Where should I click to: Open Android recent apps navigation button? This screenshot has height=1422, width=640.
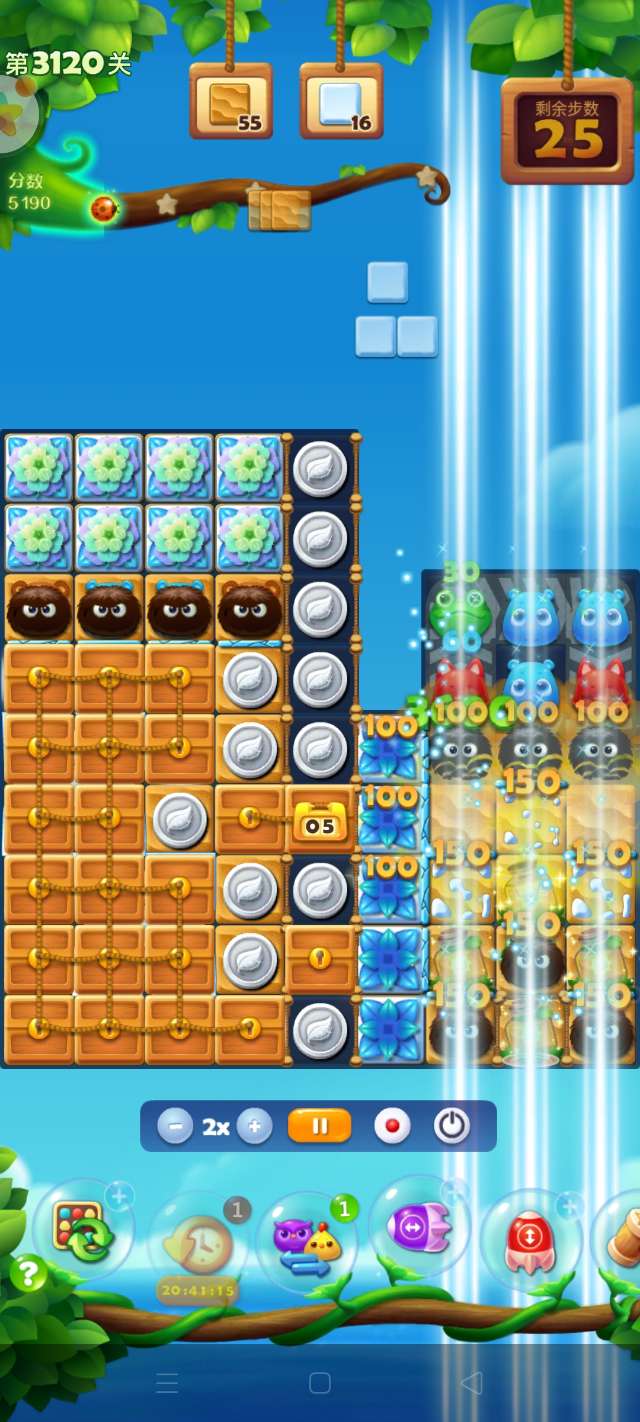(167, 1383)
